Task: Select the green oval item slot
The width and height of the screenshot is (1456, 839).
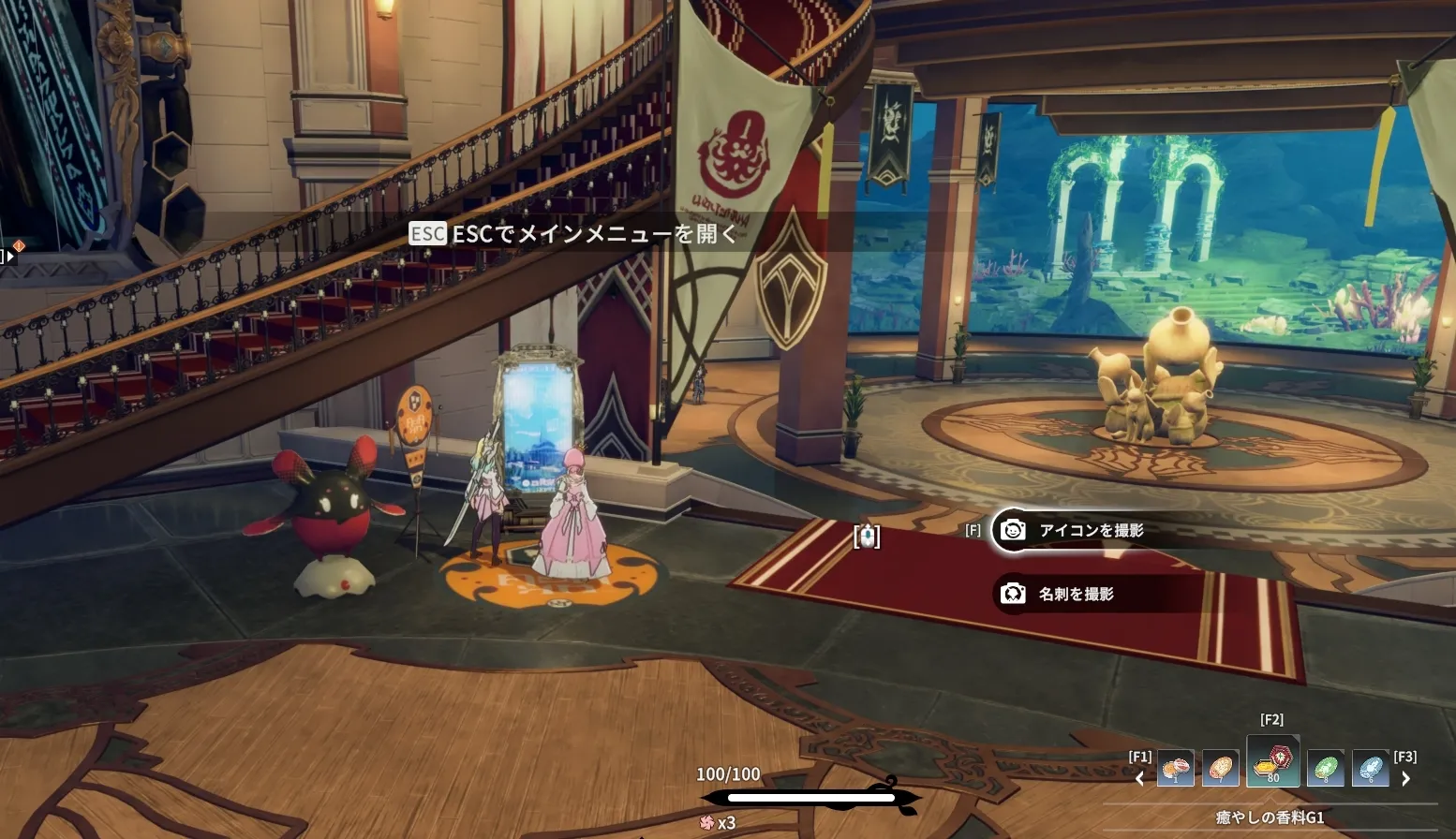Action: tap(1325, 769)
